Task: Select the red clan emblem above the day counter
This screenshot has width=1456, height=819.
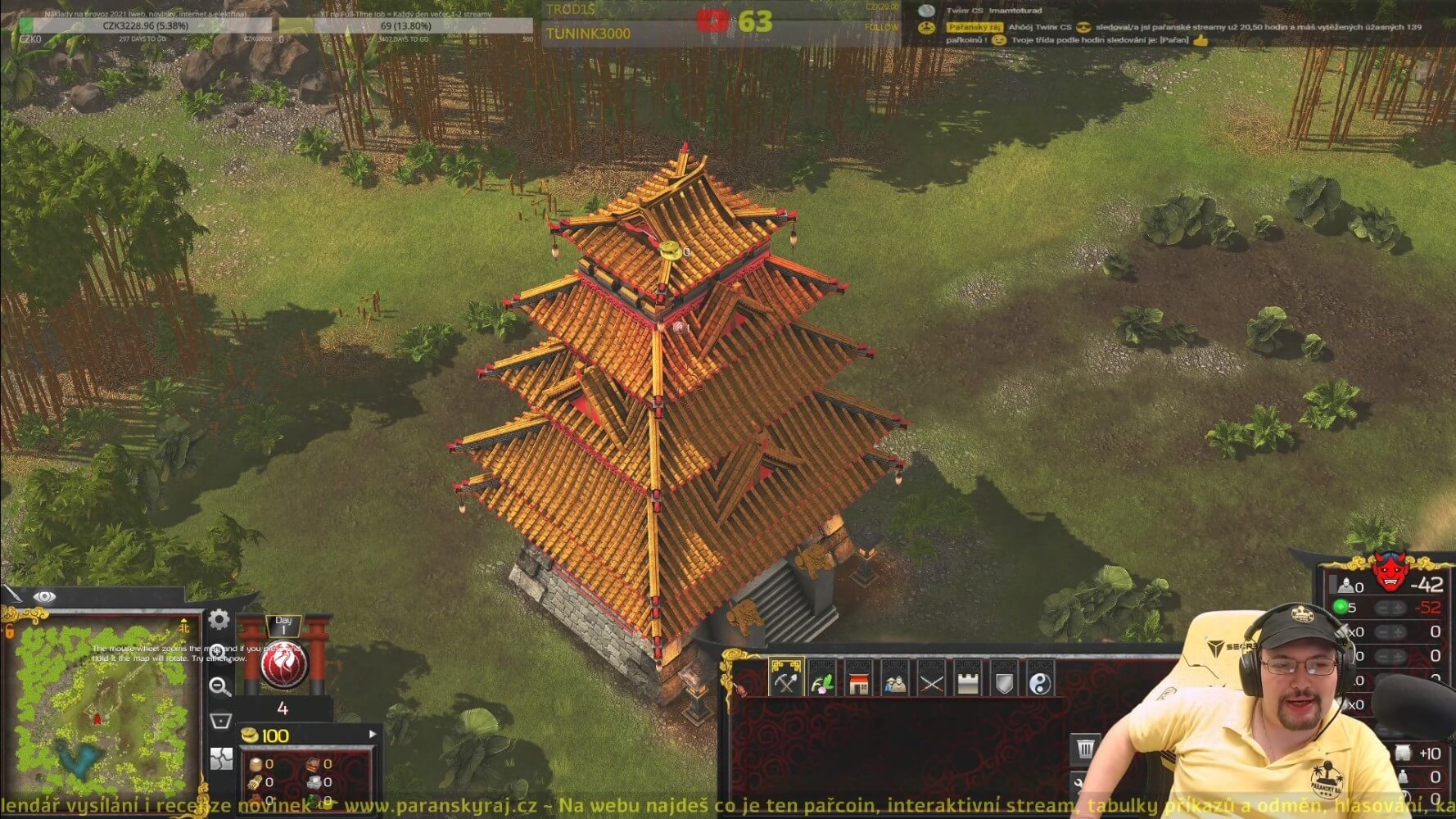Action: (283, 664)
